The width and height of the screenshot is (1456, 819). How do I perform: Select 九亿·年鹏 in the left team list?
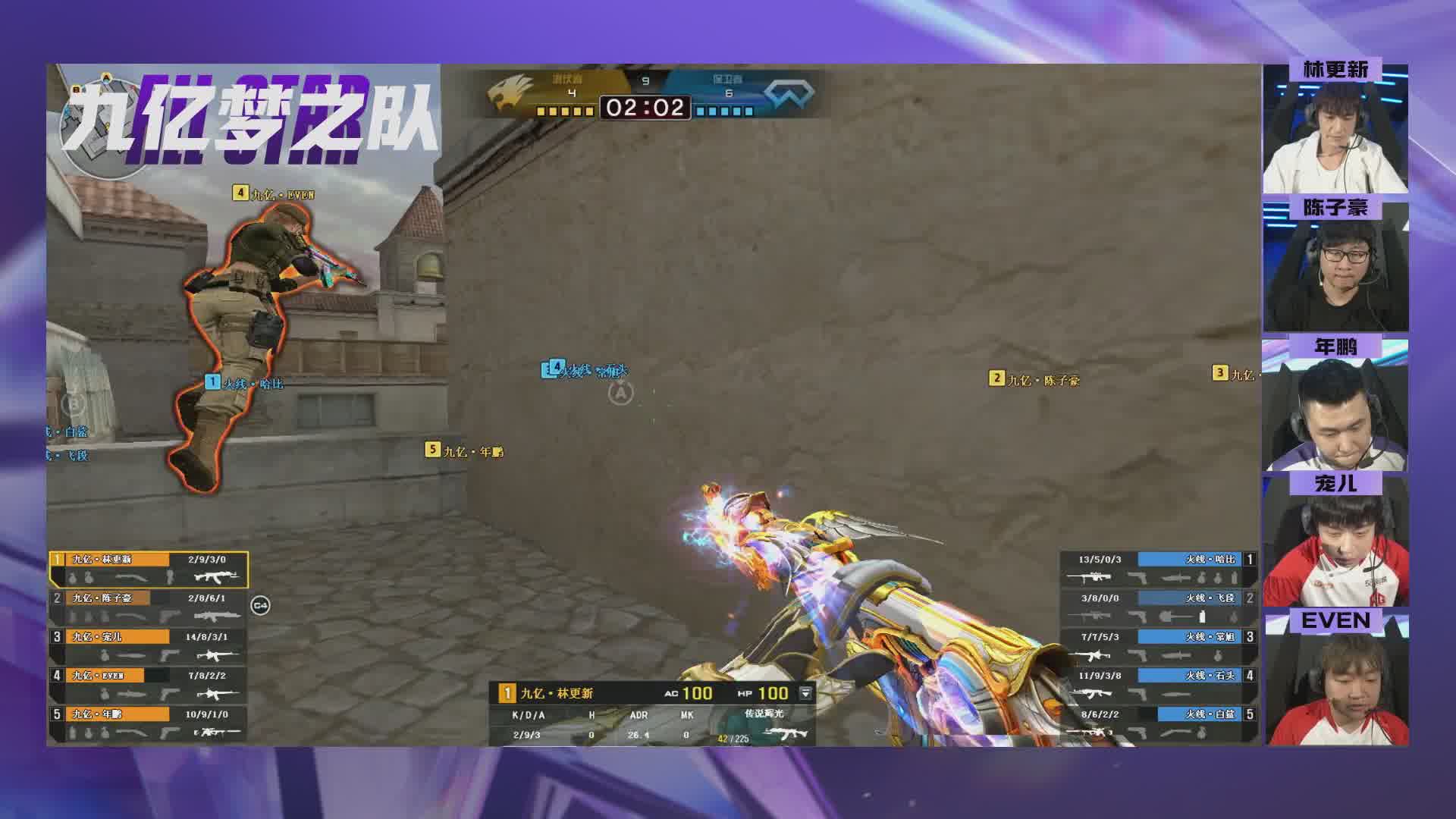click(149, 723)
